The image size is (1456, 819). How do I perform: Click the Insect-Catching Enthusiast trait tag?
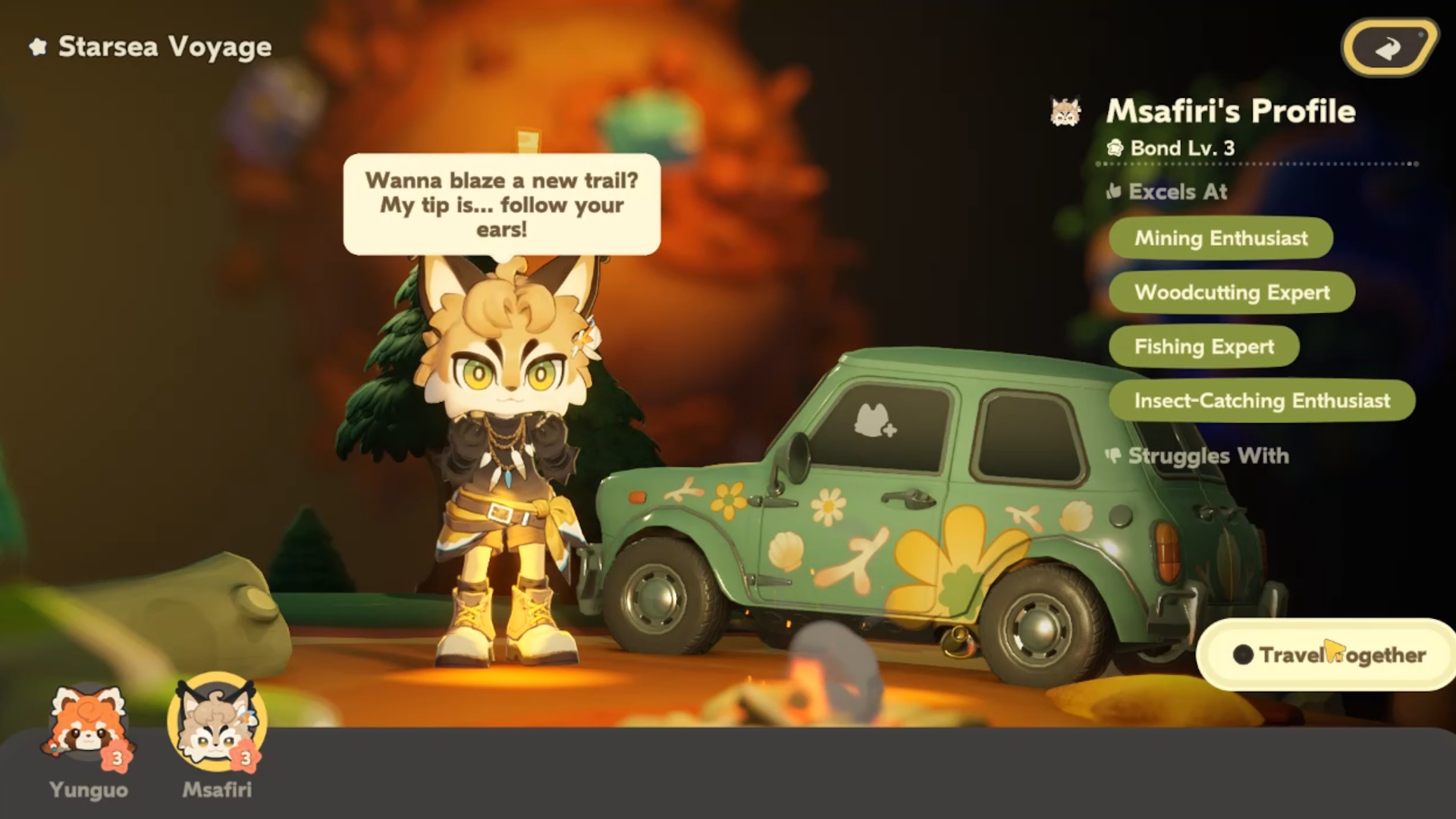tap(1262, 400)
